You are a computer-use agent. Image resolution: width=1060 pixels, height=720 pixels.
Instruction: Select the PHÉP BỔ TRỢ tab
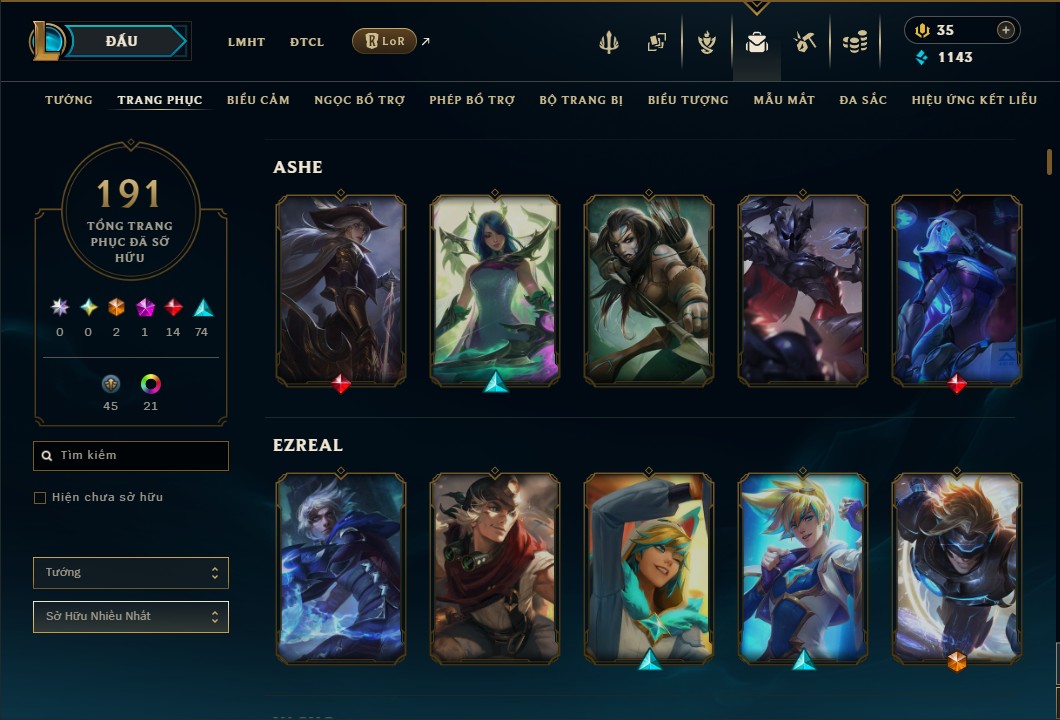(472, 100)
